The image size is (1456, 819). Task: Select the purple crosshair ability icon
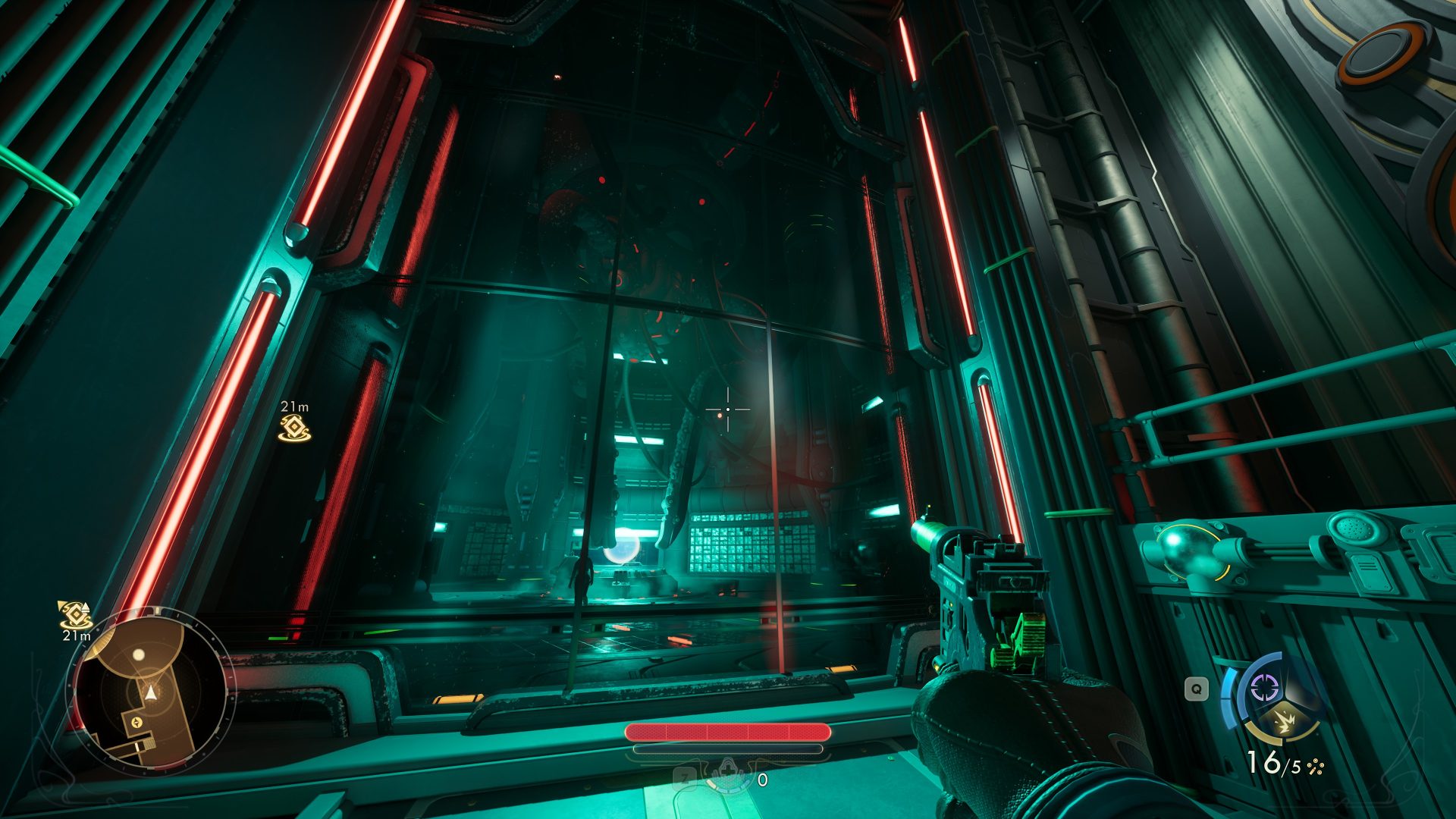1263,689
